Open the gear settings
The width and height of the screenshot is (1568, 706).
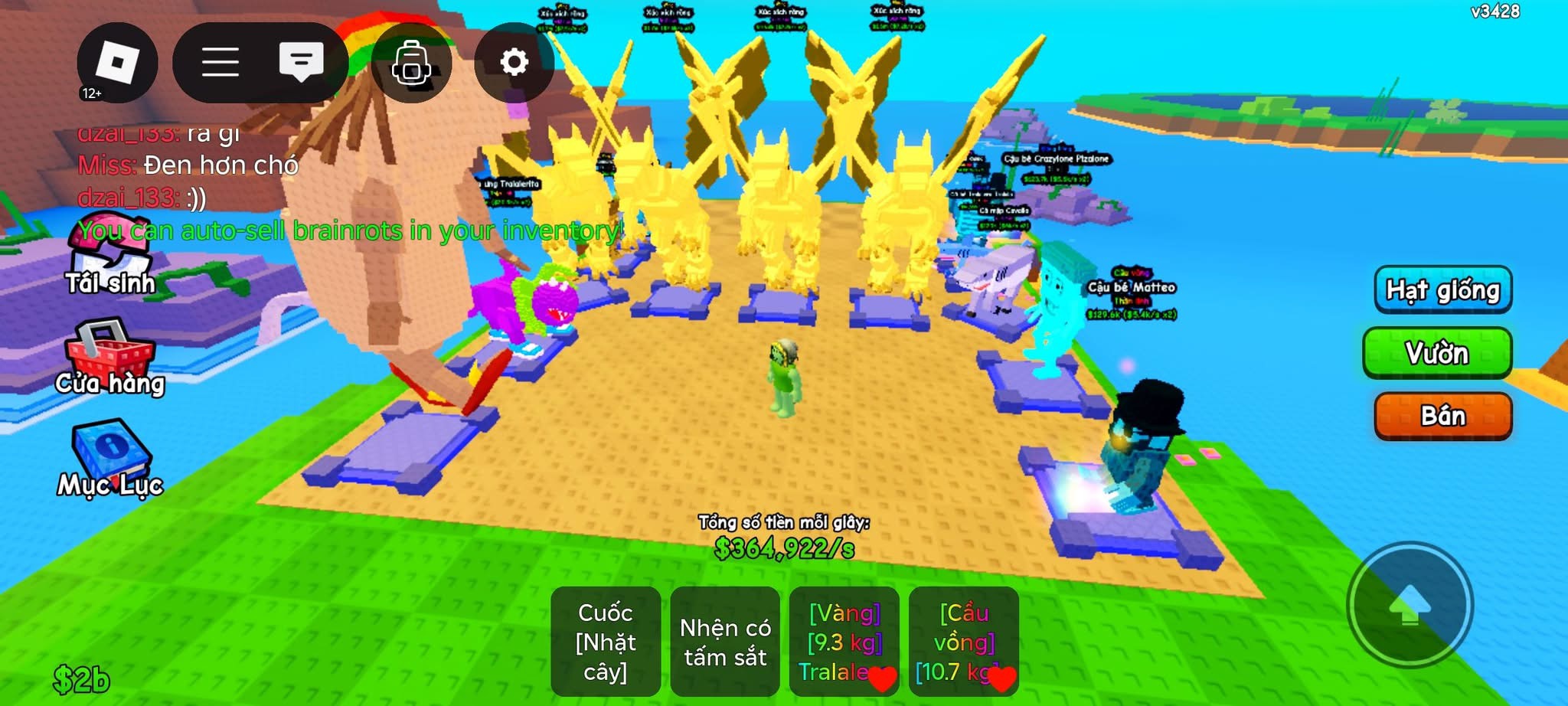tap(514, 62)
